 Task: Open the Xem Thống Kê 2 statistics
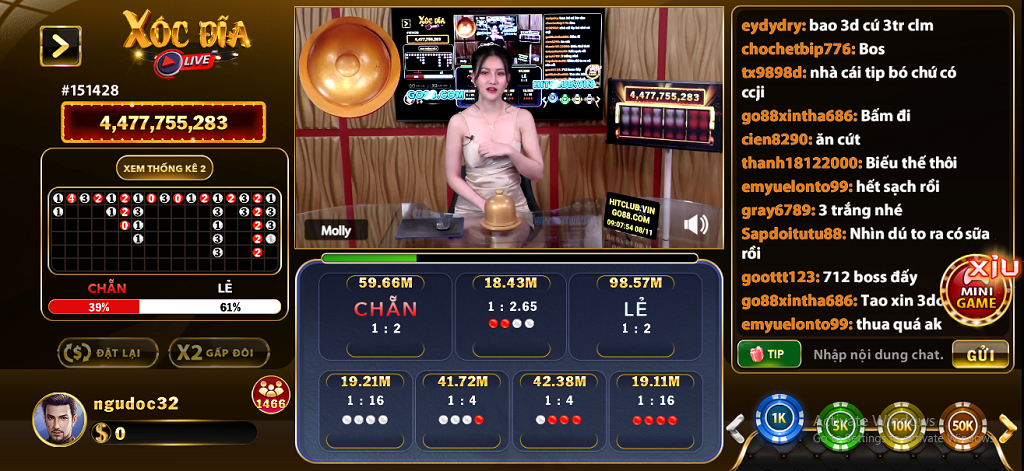(165, 168)
